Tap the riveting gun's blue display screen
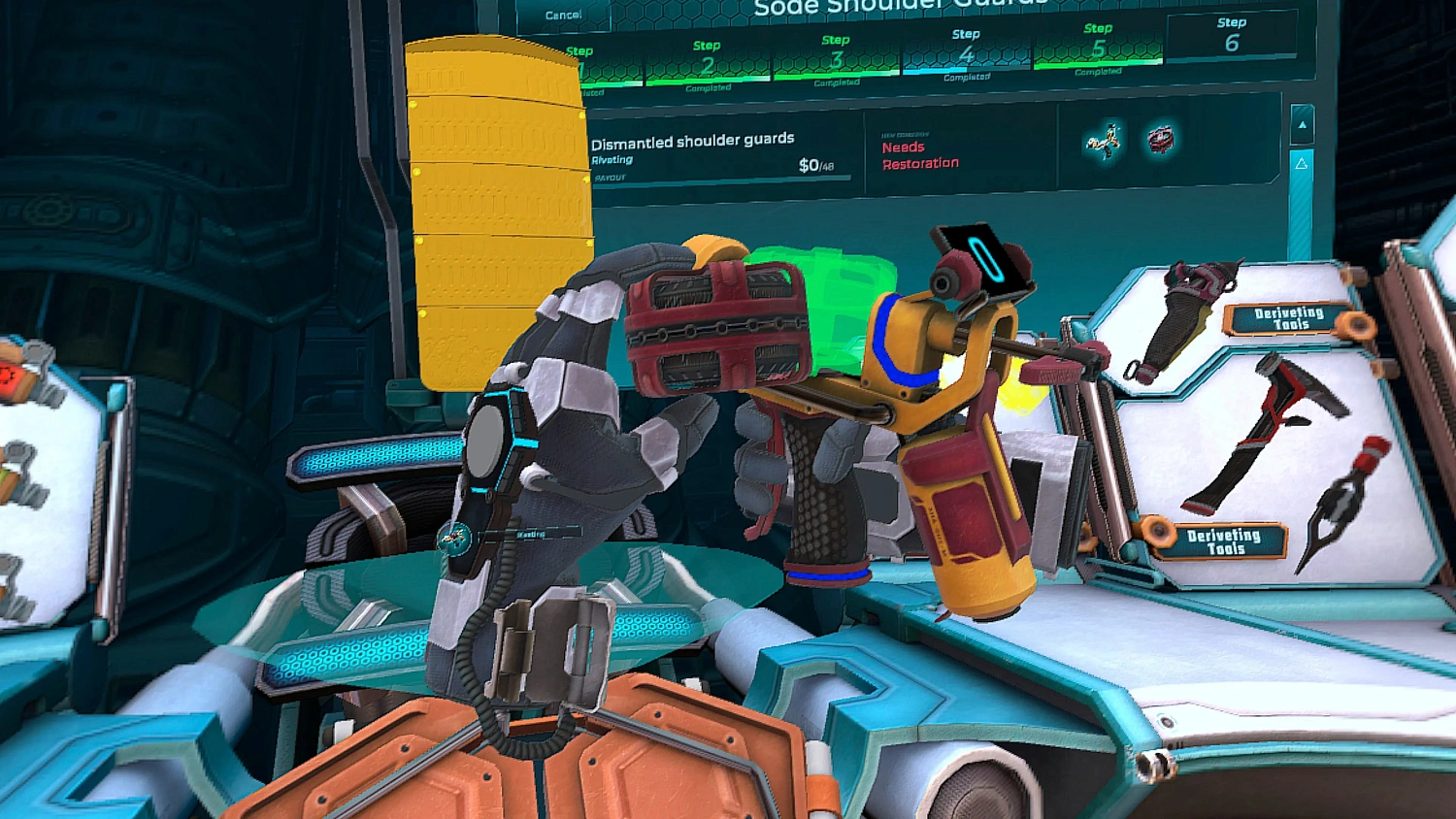Viewport: 1456px width, 819px height. point(982,260)
